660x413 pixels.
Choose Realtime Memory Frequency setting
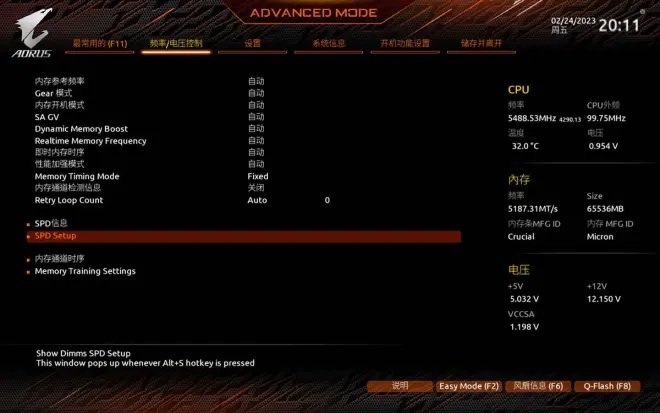(90, 141)
